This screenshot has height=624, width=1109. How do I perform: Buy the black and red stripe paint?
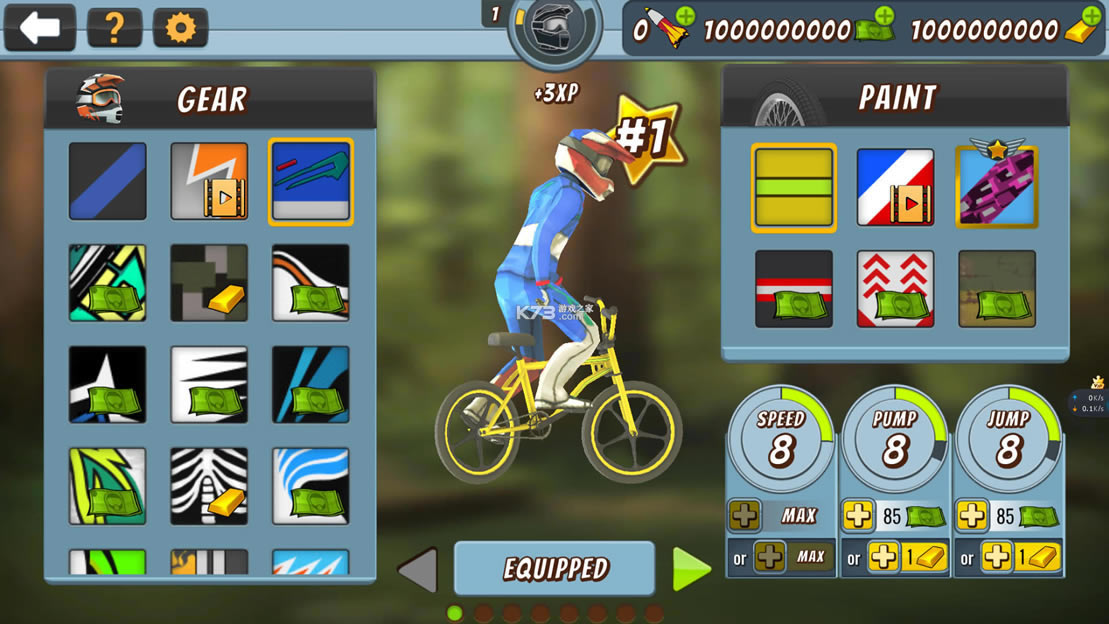pos(794,289)
